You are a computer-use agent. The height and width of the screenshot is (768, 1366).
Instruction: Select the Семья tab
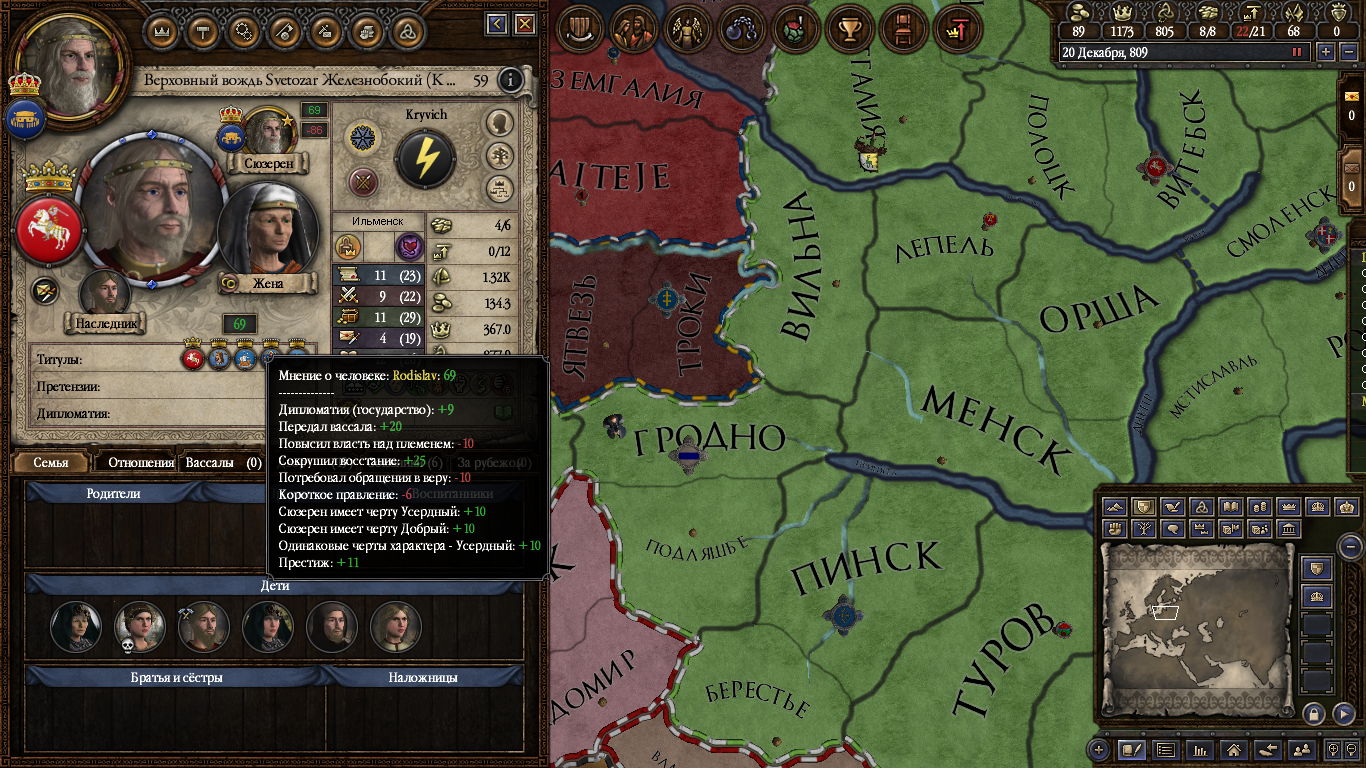[x=51, y=463]
